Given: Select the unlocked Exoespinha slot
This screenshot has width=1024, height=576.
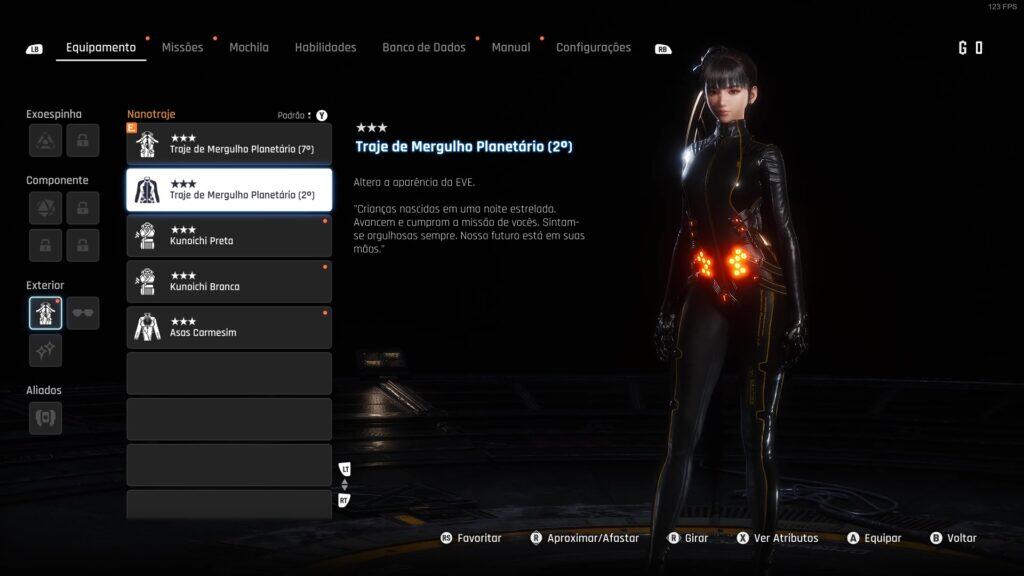Looking at the screenshot, I should coord(45,141).
